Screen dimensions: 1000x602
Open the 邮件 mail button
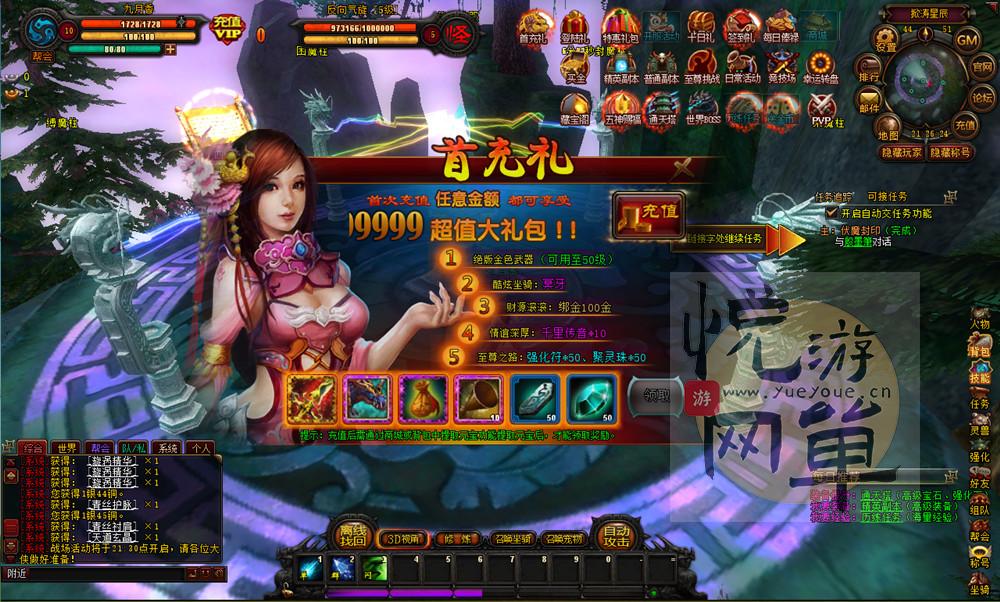tap(869, 103)
